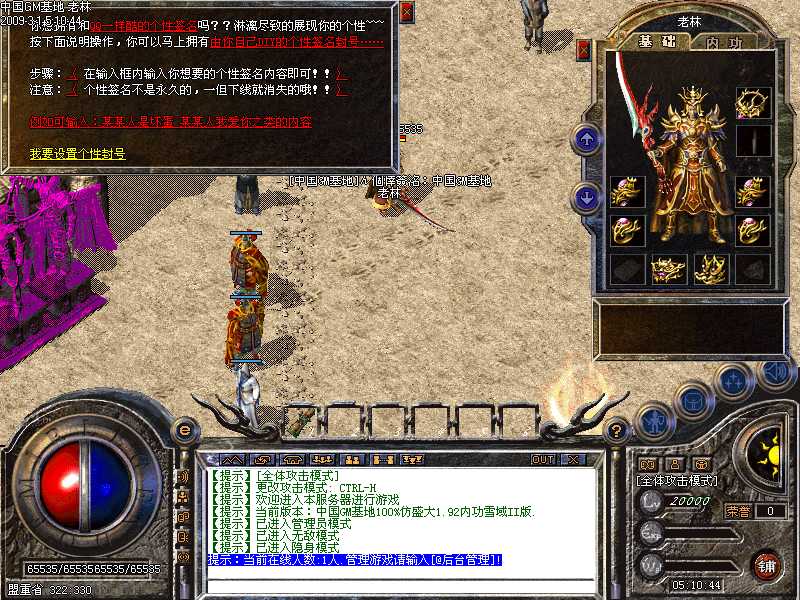This screenshot has width=800, height=600.
Task: Select the equipped golden boots slot
Action: pos(709,268)
